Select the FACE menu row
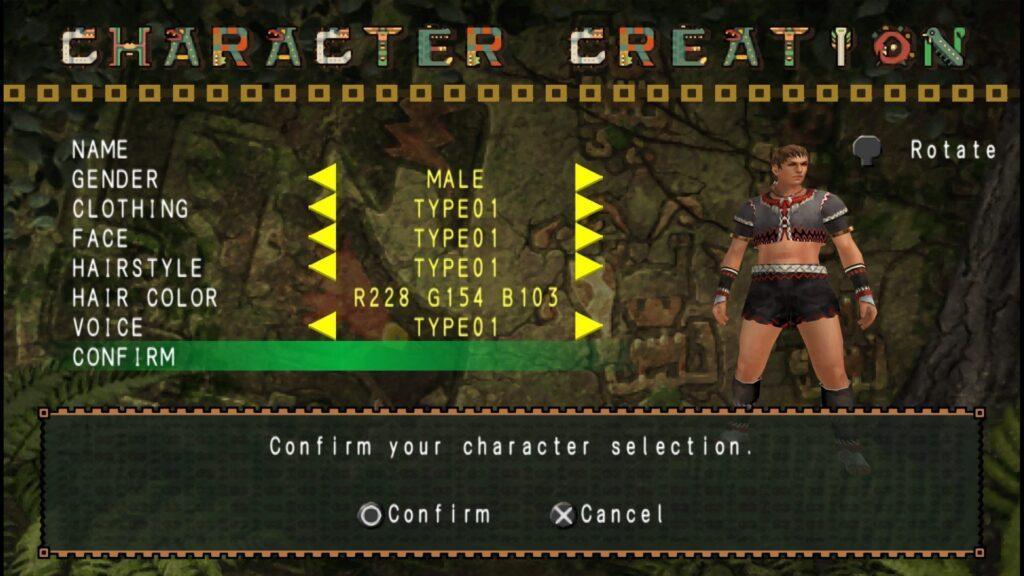Screen dimensions: 1024x576 pos(100,239)
